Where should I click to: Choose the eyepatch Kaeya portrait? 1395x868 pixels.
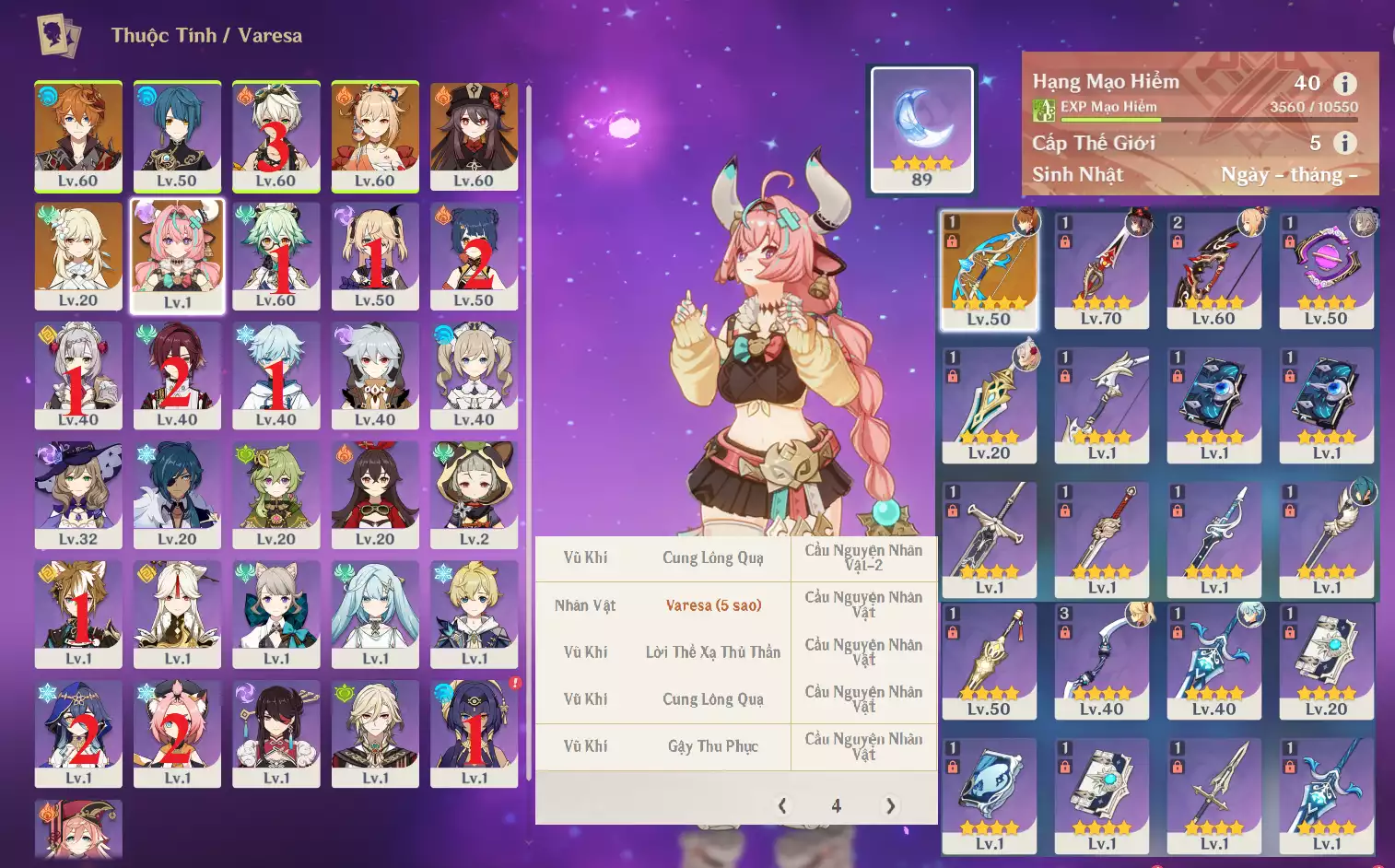177,495
